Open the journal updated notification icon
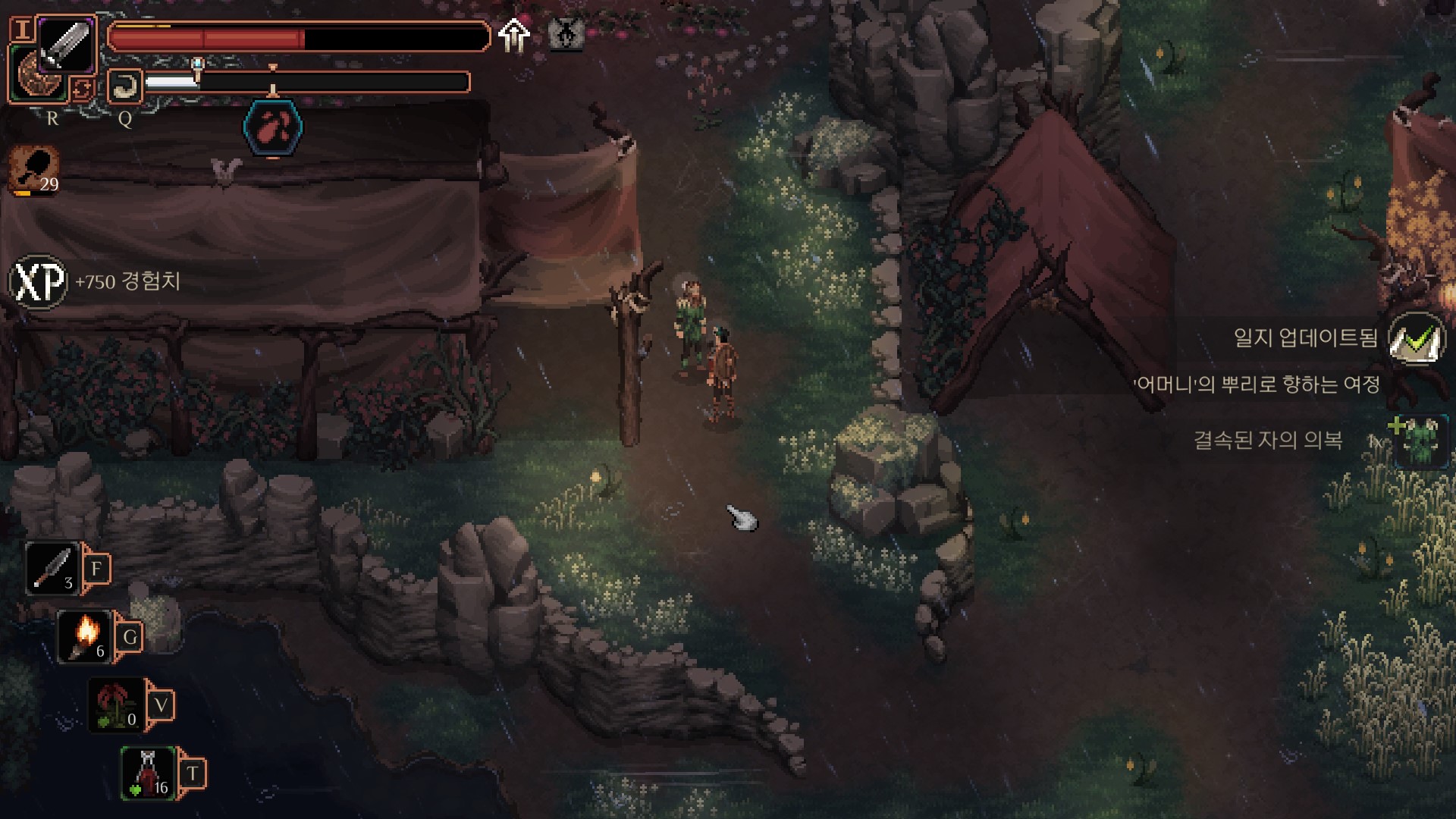This screenshot has width=1456, height=819. 1416,338
